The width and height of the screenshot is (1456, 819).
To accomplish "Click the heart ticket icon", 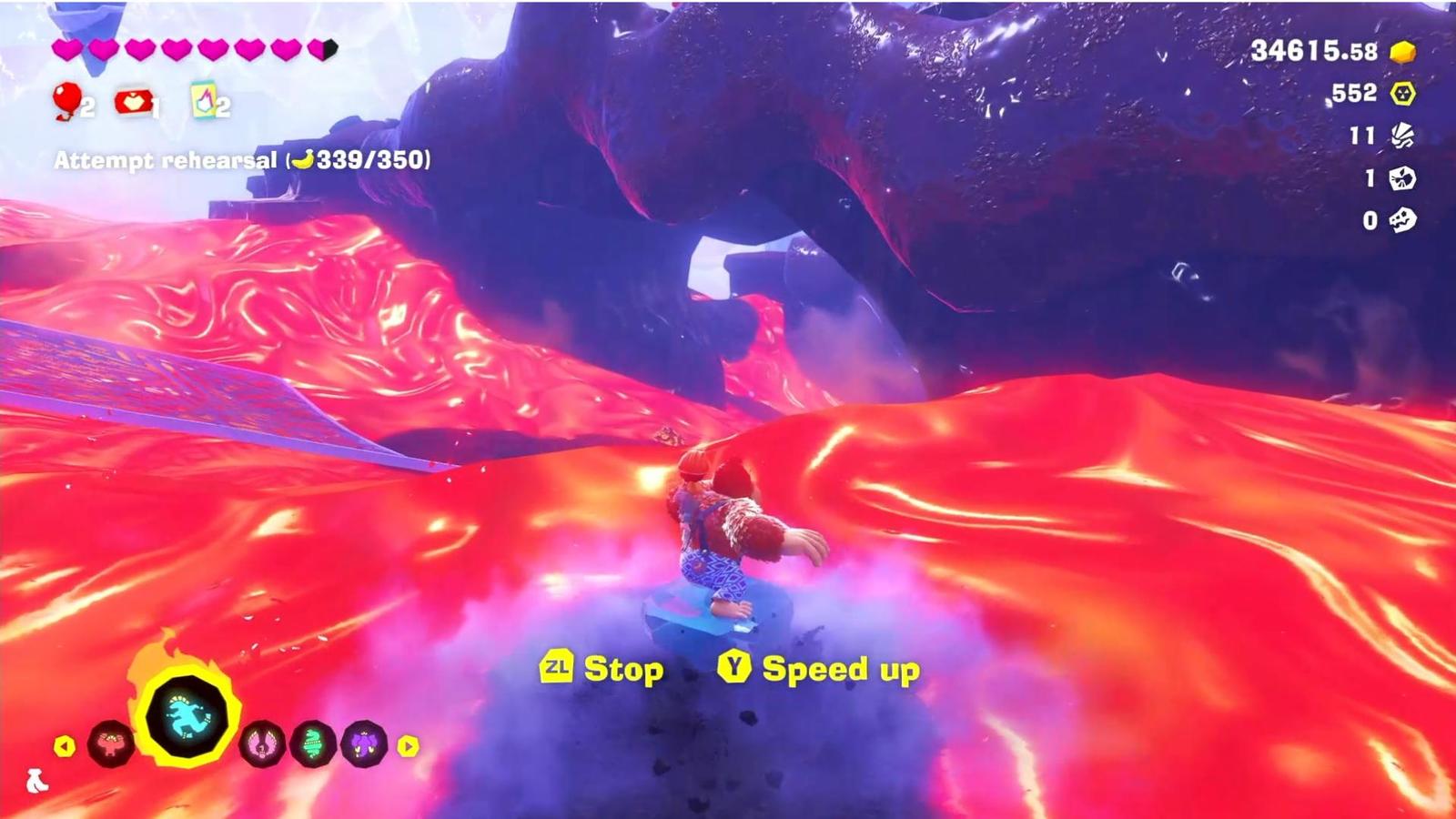I will coord(132,100).
